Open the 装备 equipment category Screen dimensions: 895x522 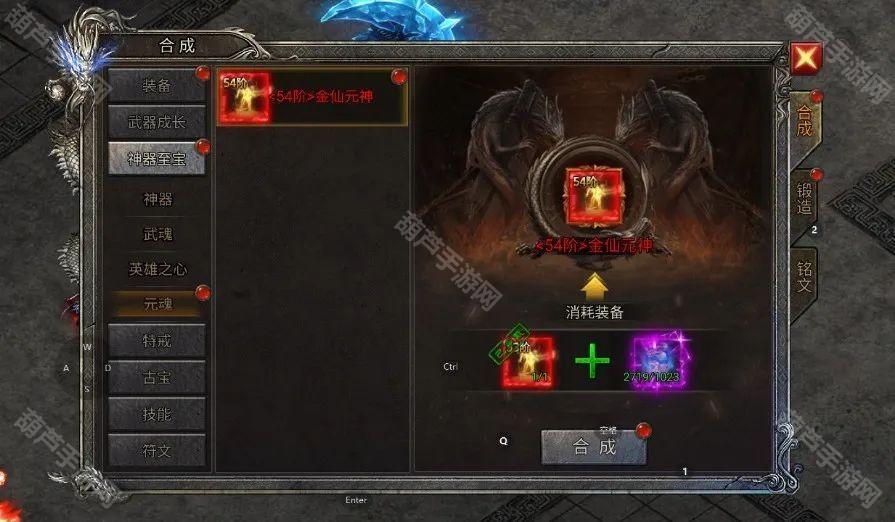(x=156, y=85)
